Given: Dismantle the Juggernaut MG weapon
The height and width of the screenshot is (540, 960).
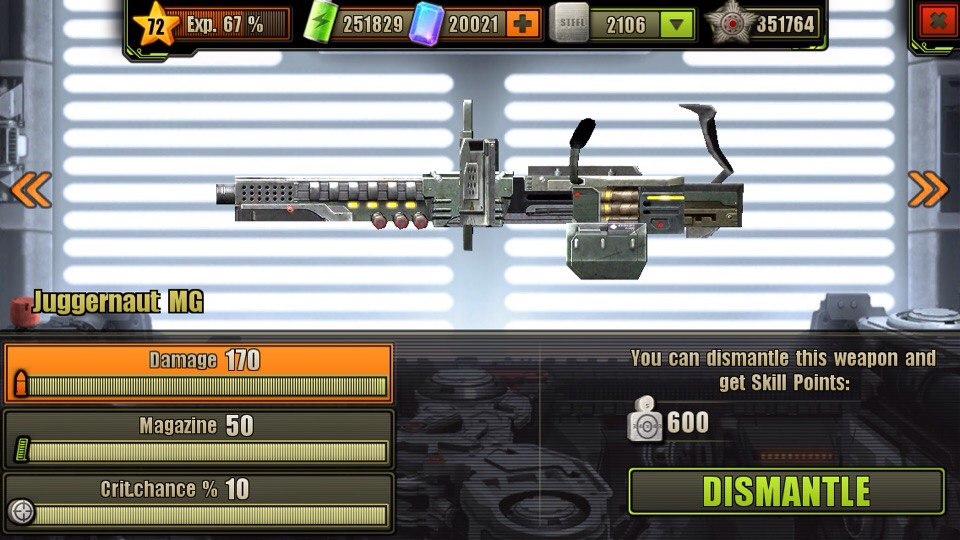Looking at the screenshot, I should click(786, 491).
